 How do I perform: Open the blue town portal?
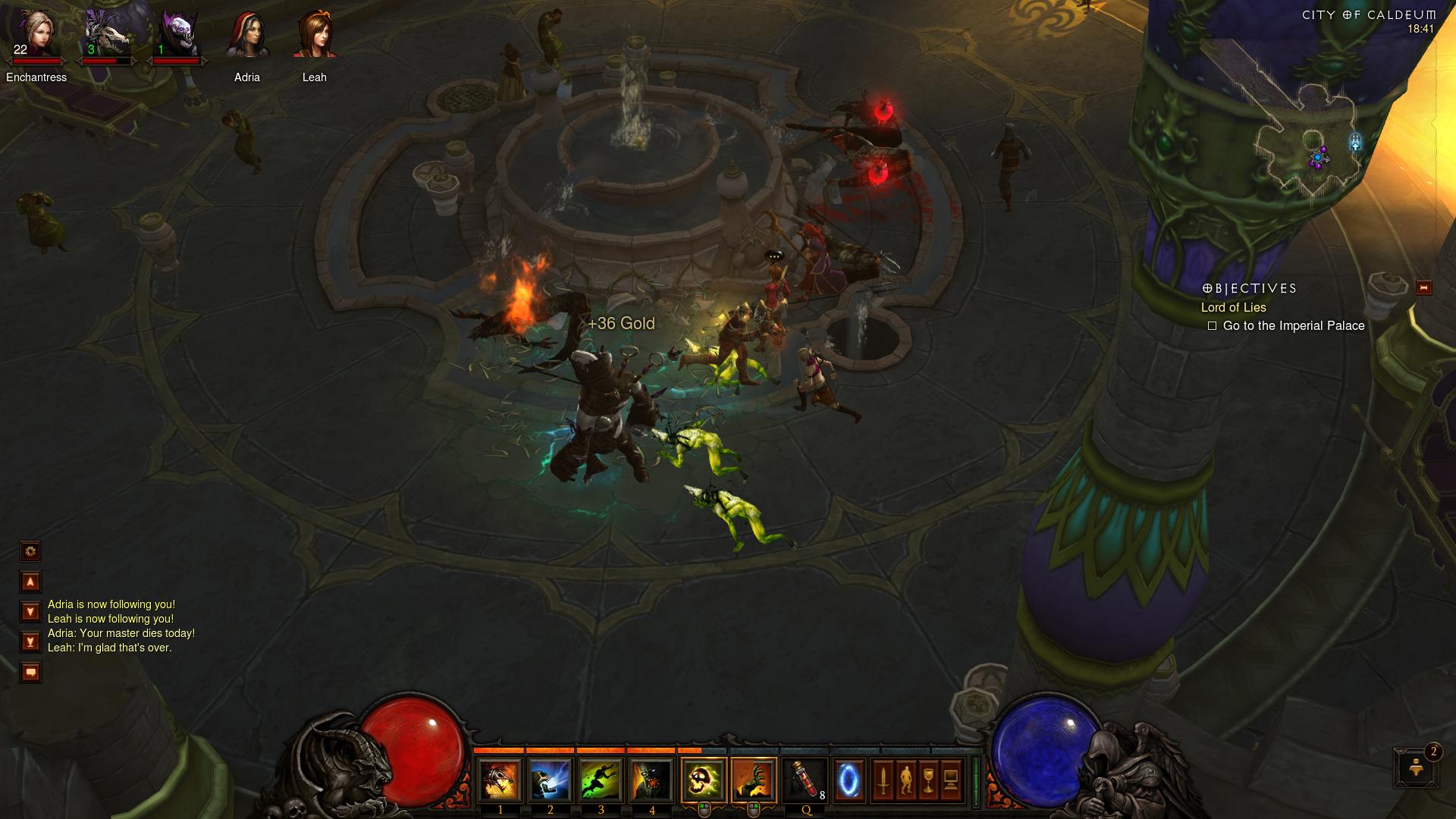point(849,780)
